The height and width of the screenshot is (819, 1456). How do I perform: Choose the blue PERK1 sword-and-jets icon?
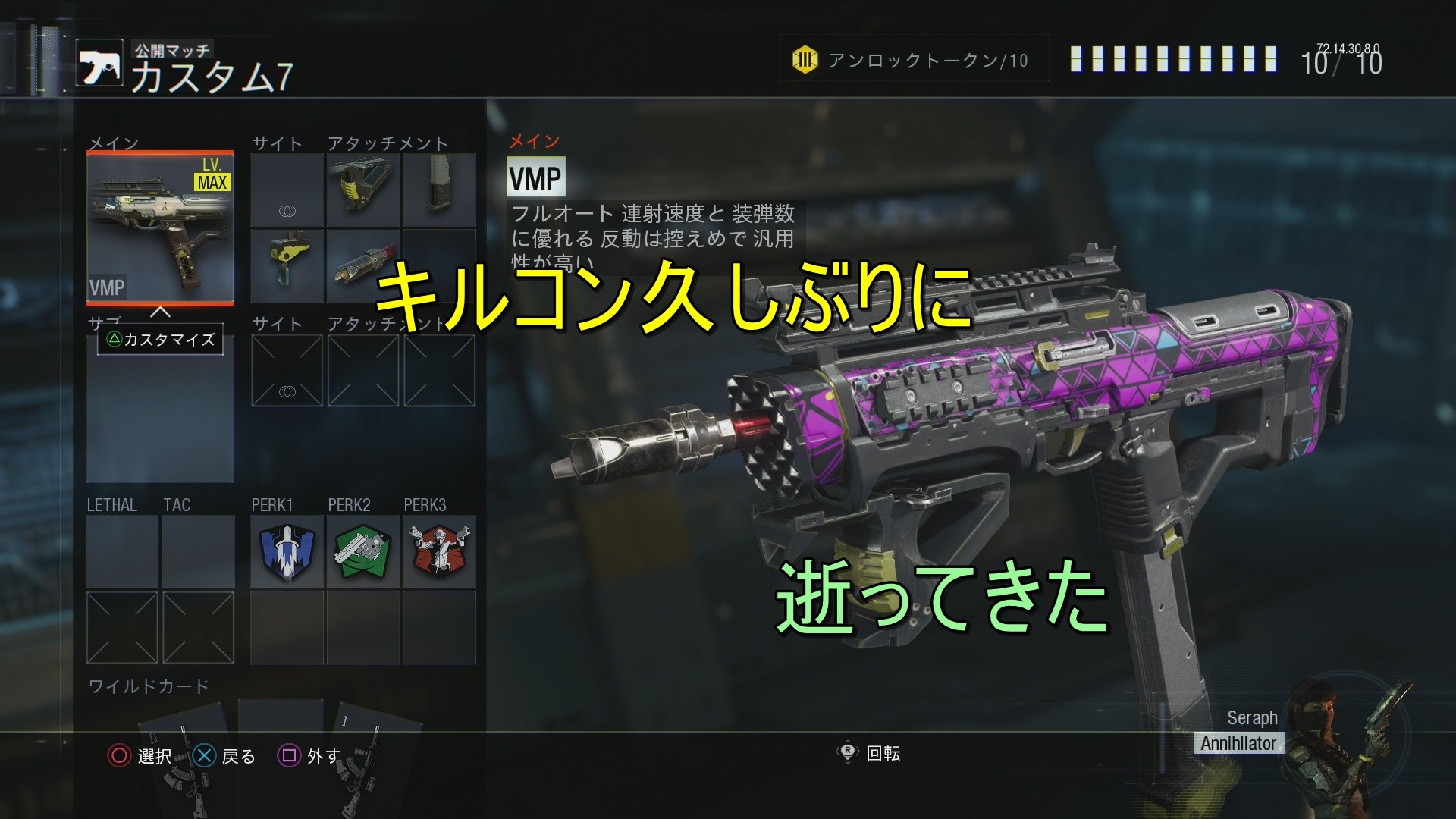coord(287,551)
